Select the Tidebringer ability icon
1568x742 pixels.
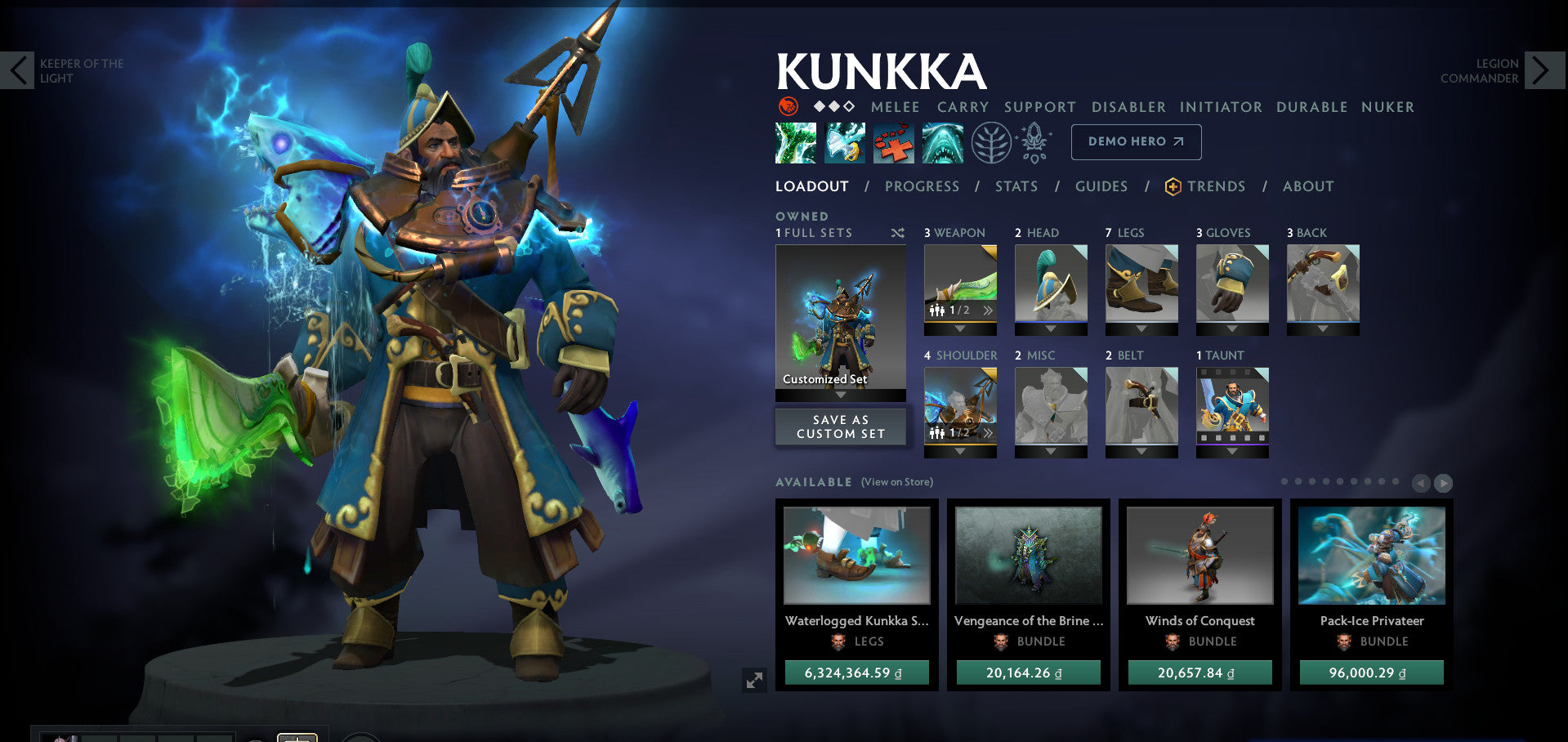pyautogui.click(x=845, y=142)
